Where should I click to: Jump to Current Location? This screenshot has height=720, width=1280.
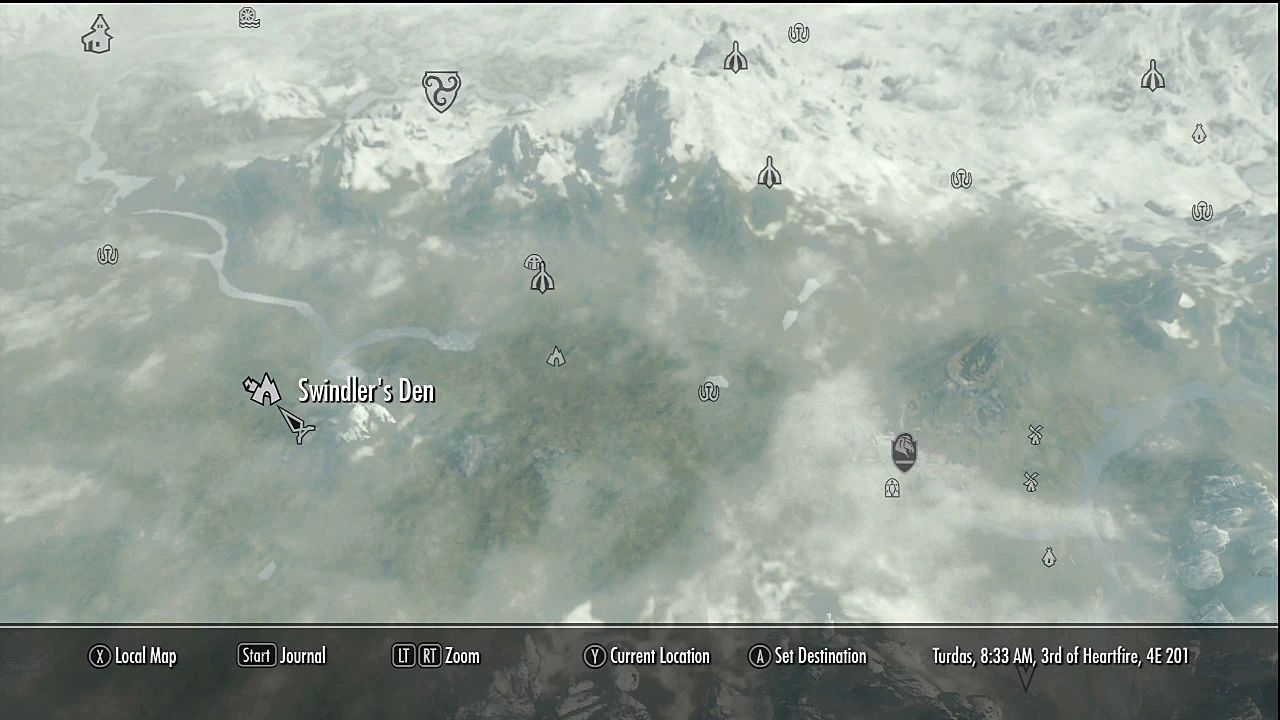tap(646, 656)
